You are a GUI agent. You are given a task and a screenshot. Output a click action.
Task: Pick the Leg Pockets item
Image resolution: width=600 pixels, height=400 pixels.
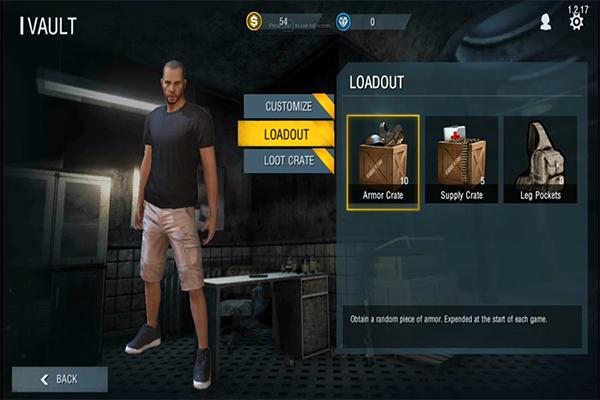tap(539, 161)
